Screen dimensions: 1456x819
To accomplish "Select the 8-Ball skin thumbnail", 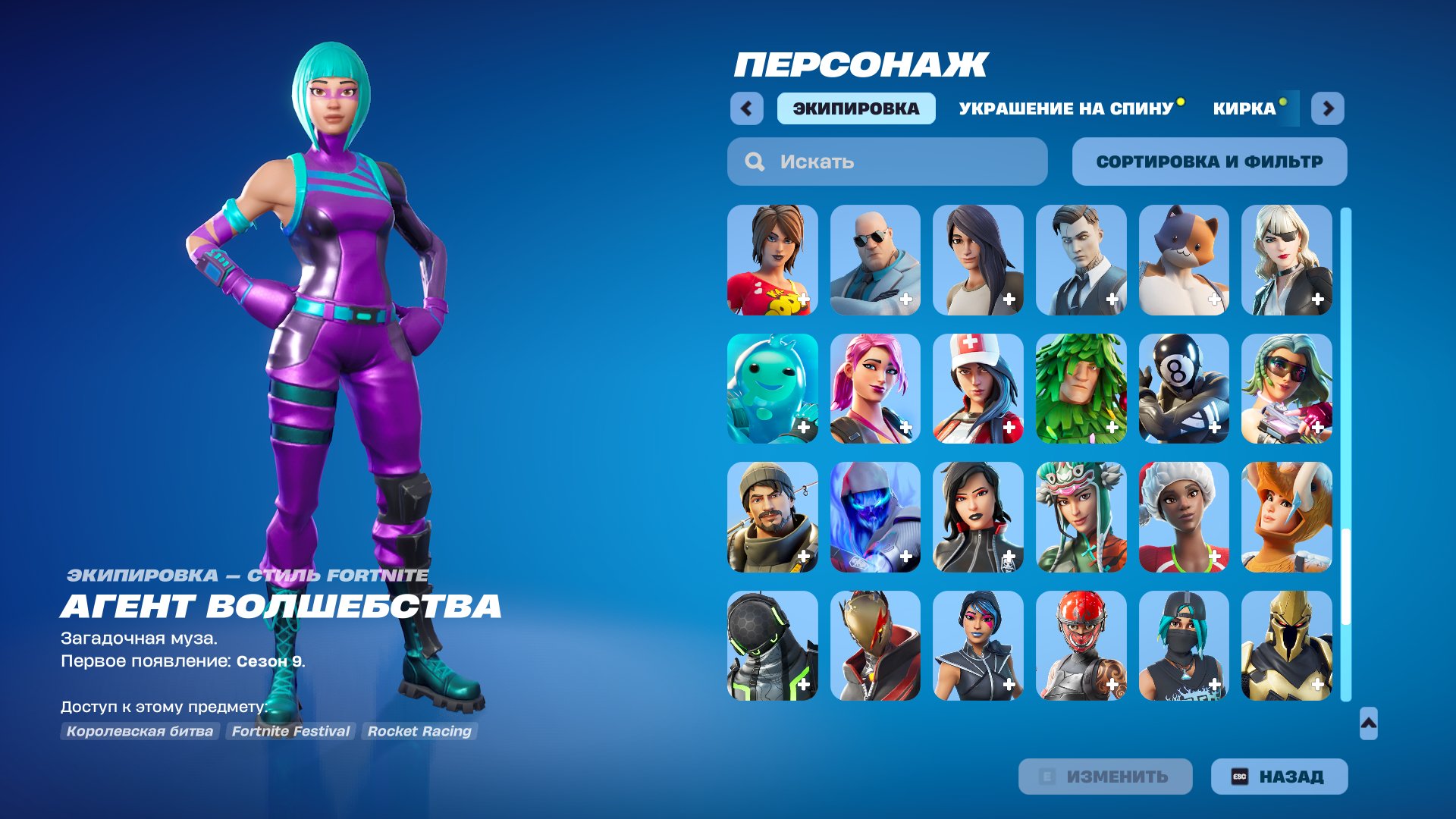I will tap(1183, 389).
